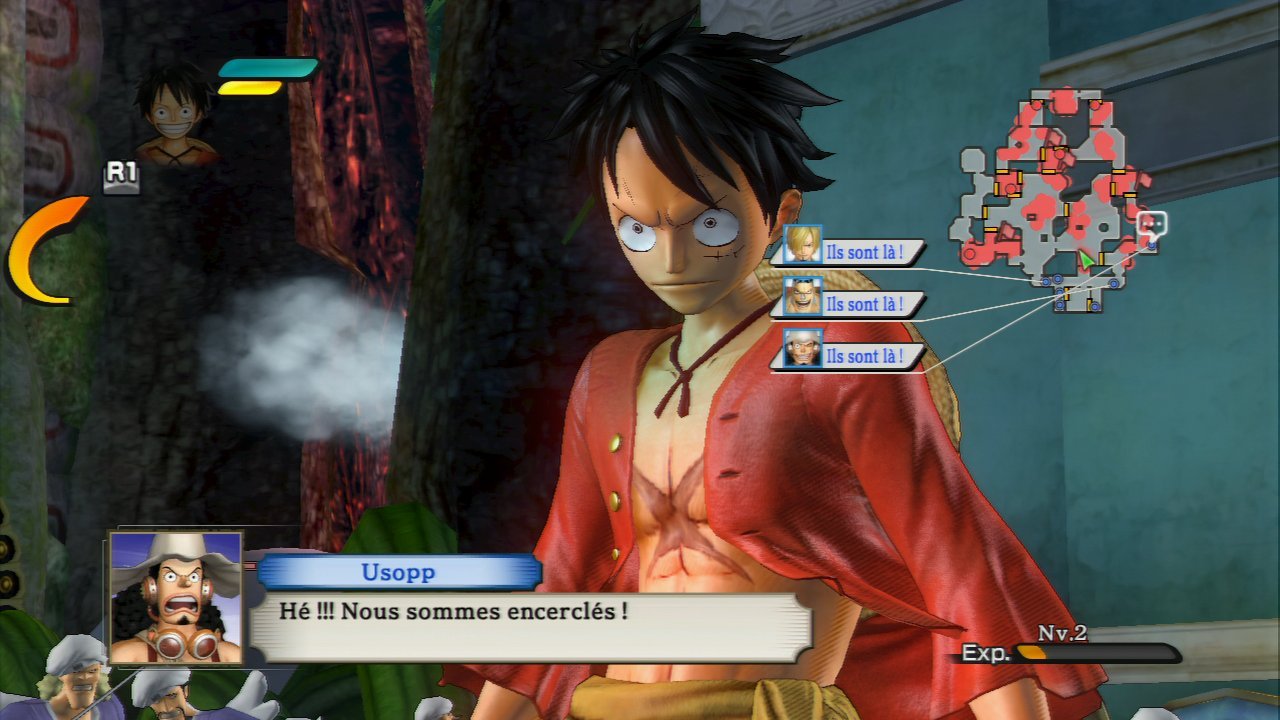This screenshot has height=720, width=1280.
Task: Click the orange crescent special gauge
Action: click(38, 250)
